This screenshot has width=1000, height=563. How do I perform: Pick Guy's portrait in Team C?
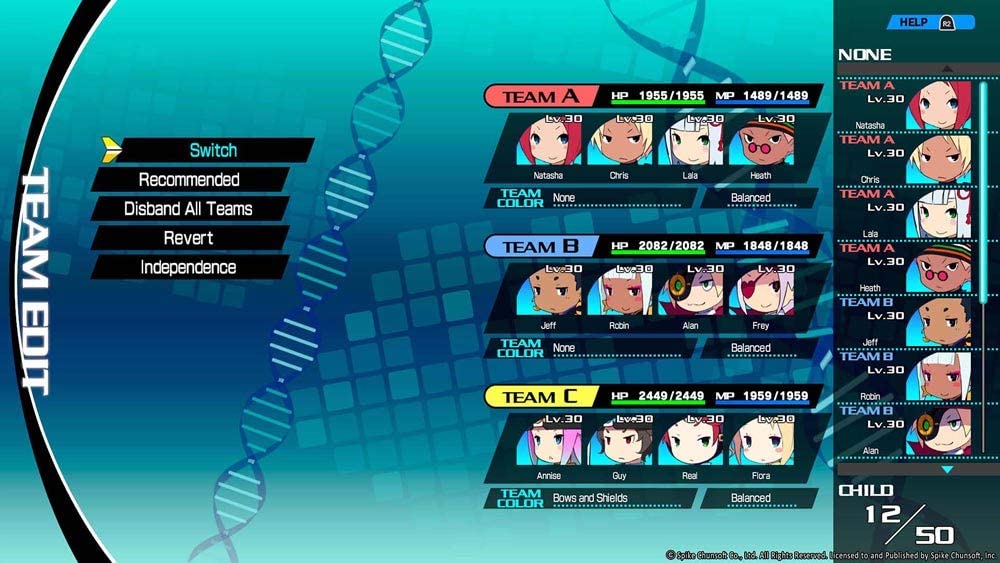(x=620, y=442)
